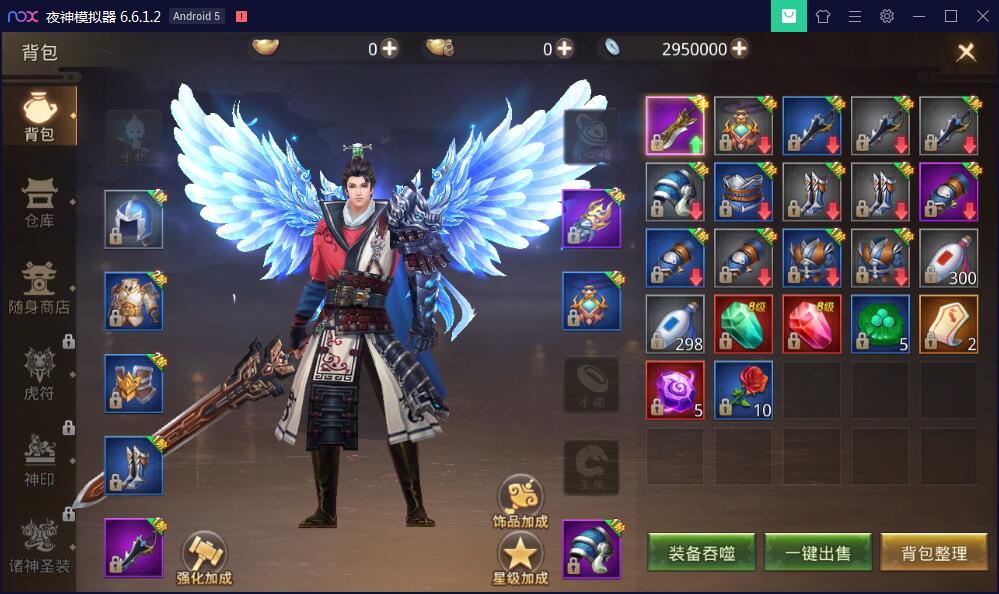Select the equipped helmet slot

133,219
